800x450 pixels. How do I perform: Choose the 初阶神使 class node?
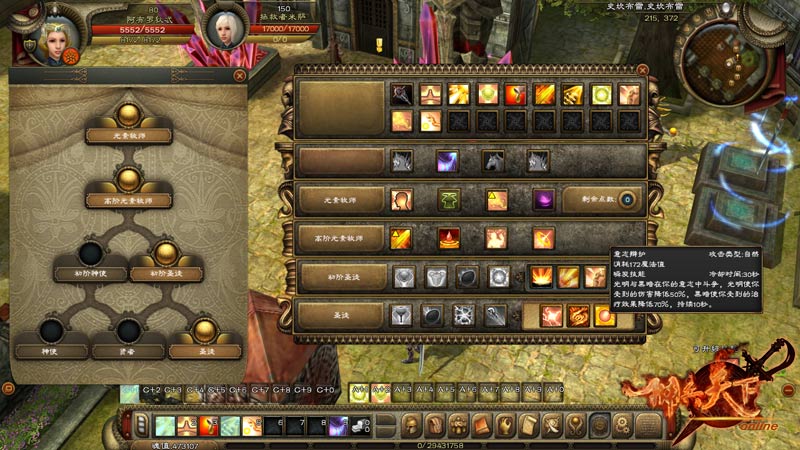coord(90,272)
